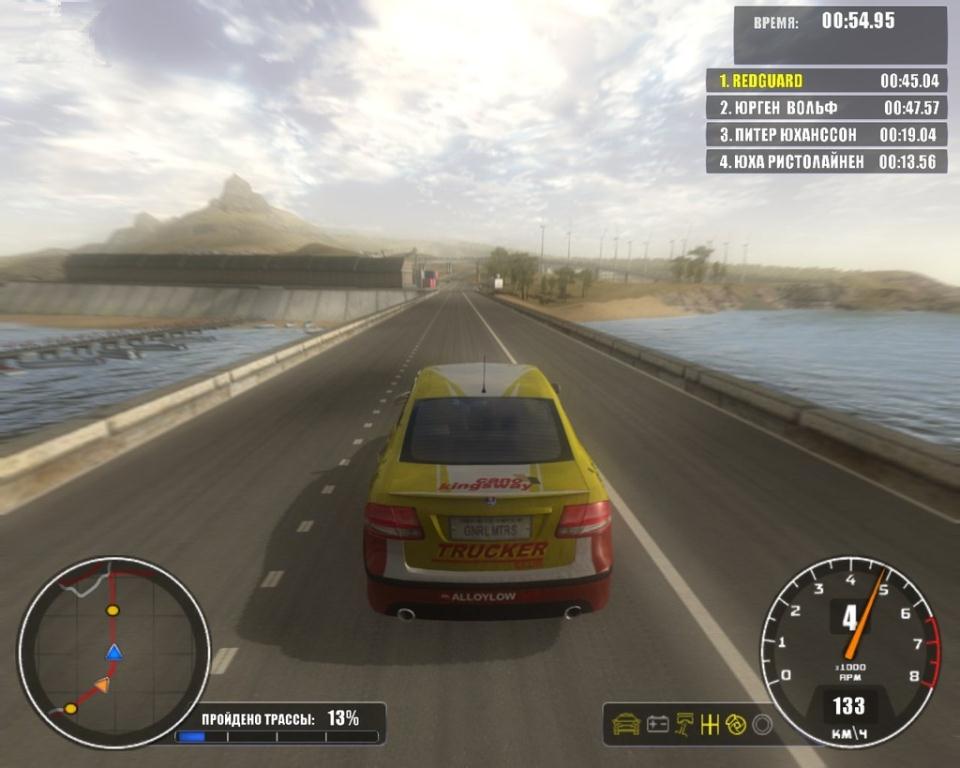Image resolution: width=960 pixels, height=768 pixels.
Task: Select the orange opponent arrow on the minimap
Action: click(102, 685)
